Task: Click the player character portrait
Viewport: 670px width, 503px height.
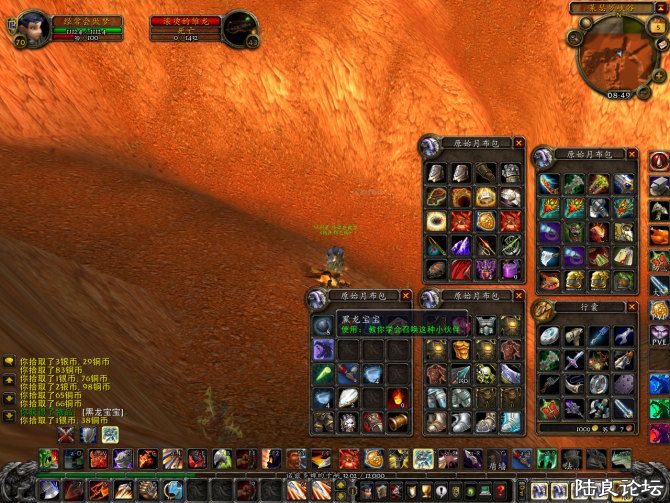Action: tap(30, 29)
